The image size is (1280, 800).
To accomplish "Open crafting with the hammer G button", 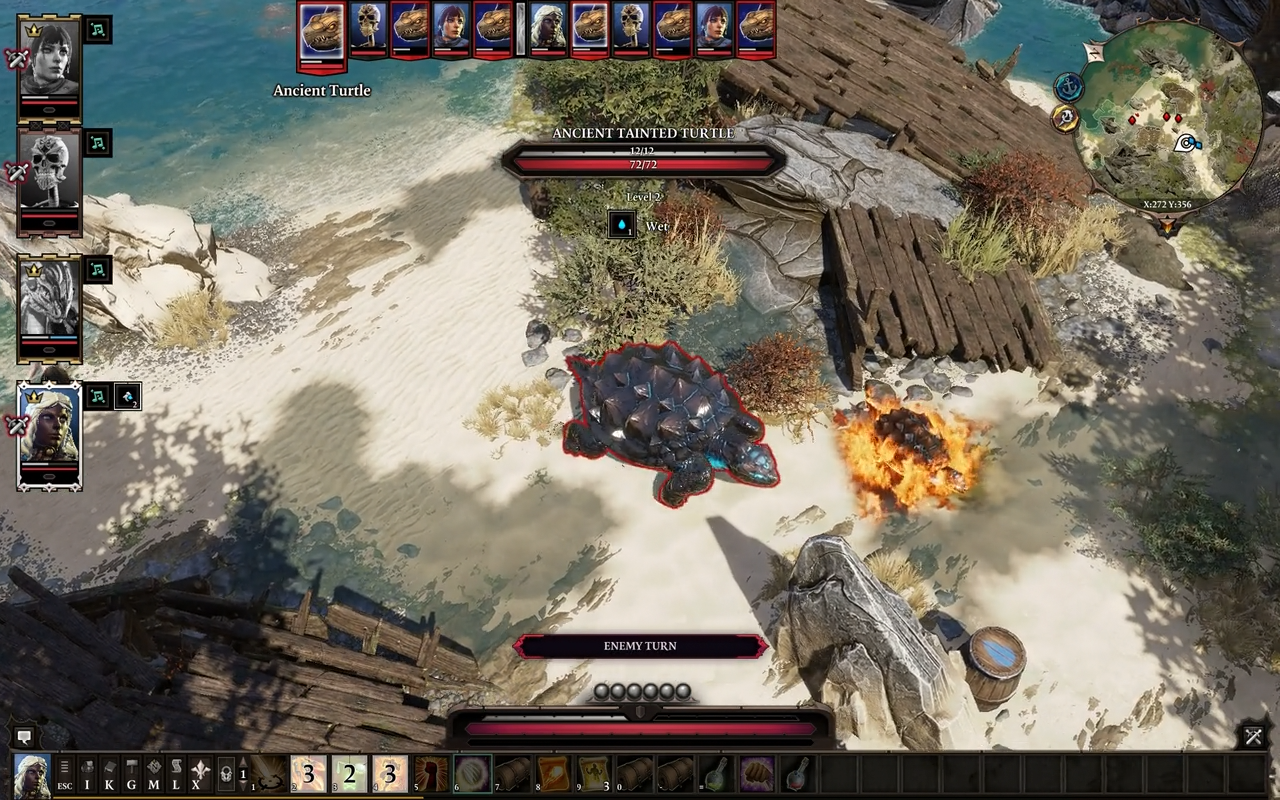I will 131,774.
